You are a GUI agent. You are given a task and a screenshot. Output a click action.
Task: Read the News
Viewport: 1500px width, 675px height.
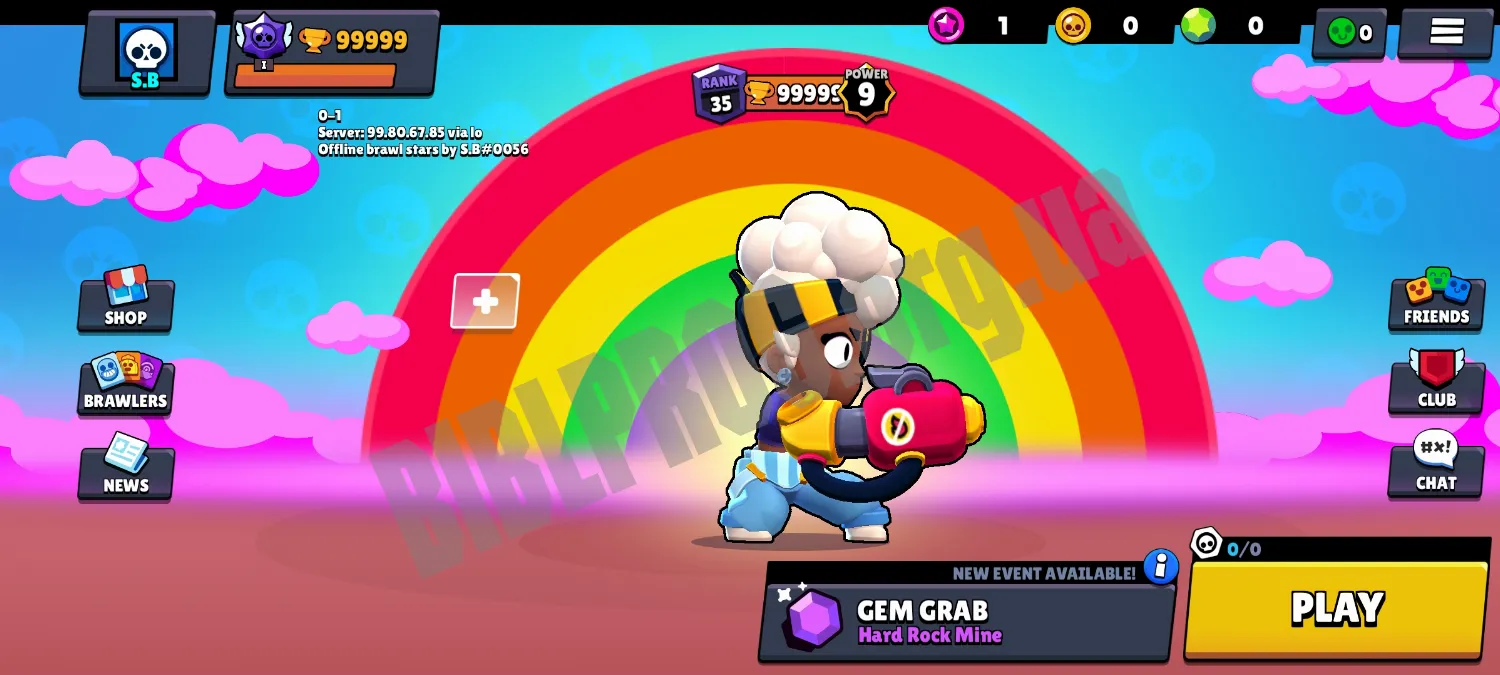point(126,467)
